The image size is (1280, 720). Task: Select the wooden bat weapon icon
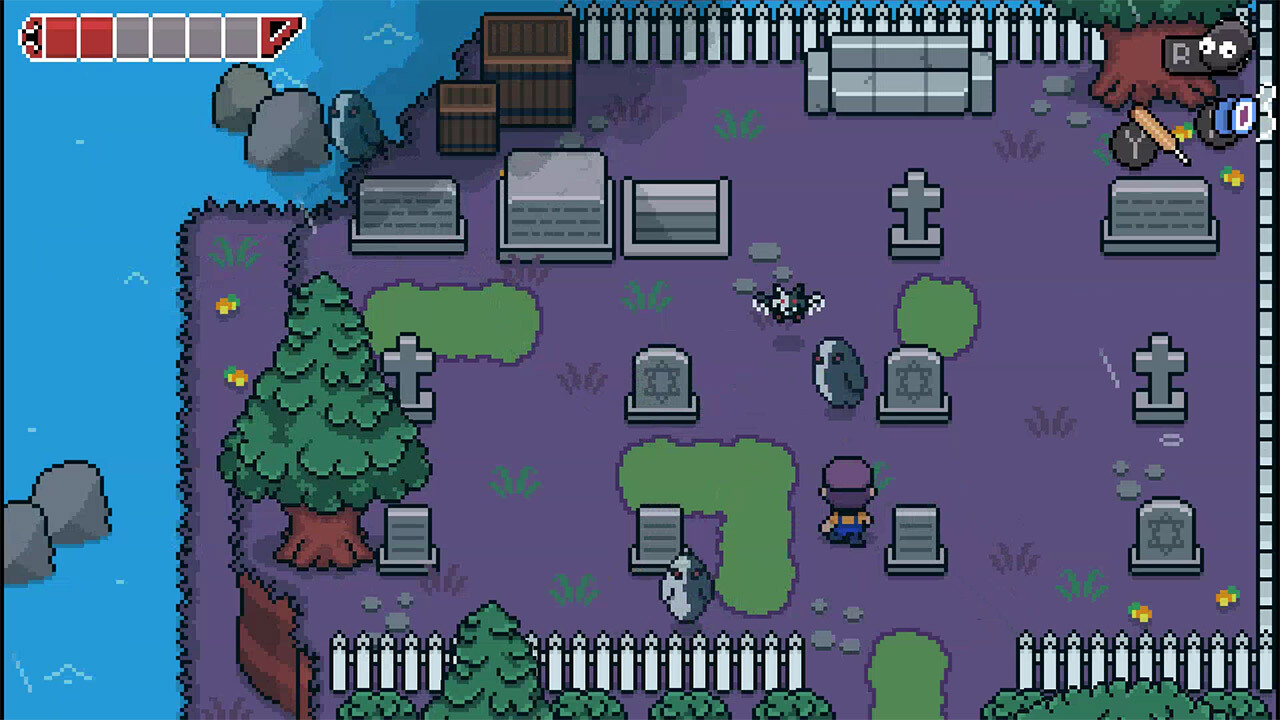(x=1161, y=134)
